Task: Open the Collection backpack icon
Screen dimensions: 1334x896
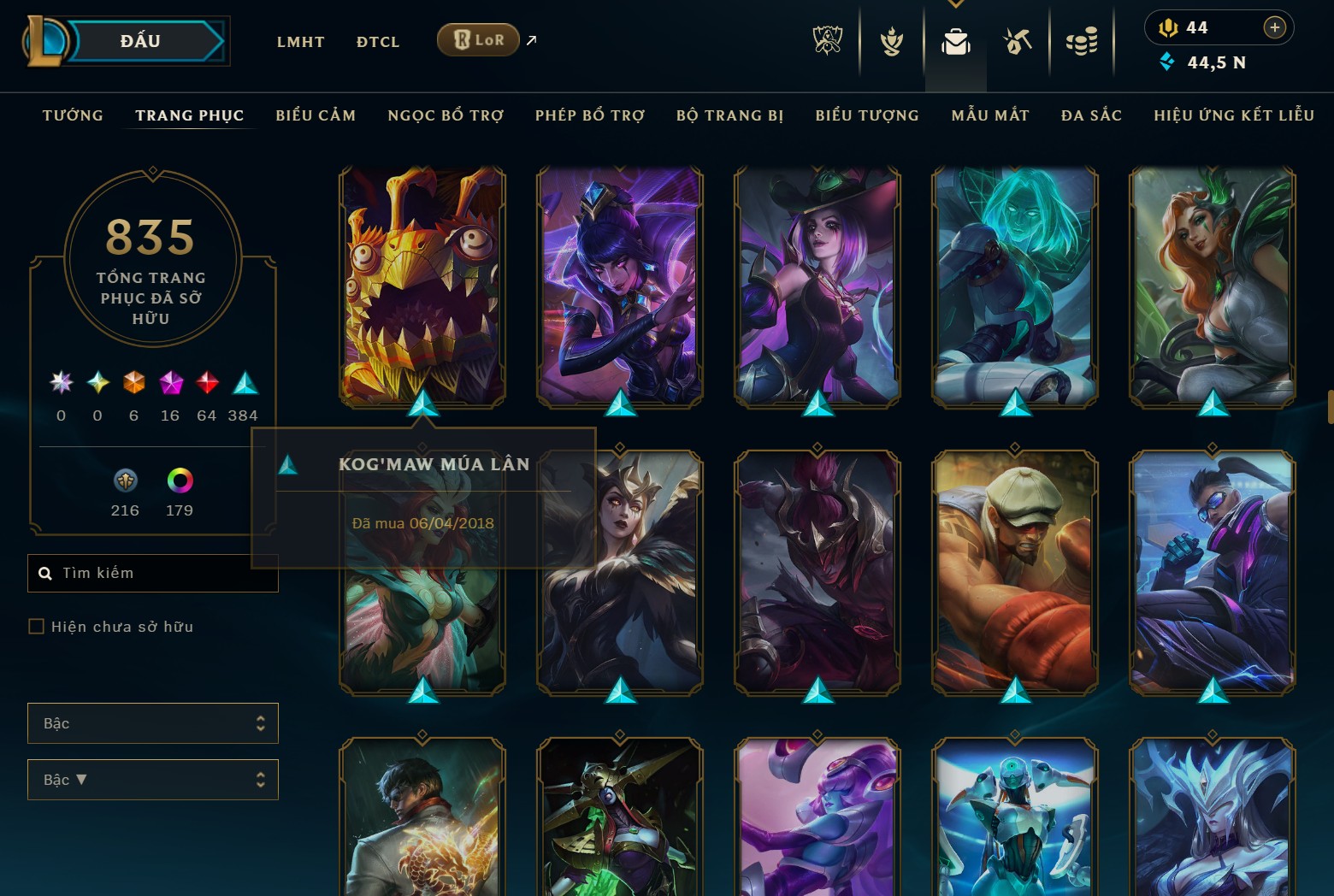Action: [x=955, y=40]
